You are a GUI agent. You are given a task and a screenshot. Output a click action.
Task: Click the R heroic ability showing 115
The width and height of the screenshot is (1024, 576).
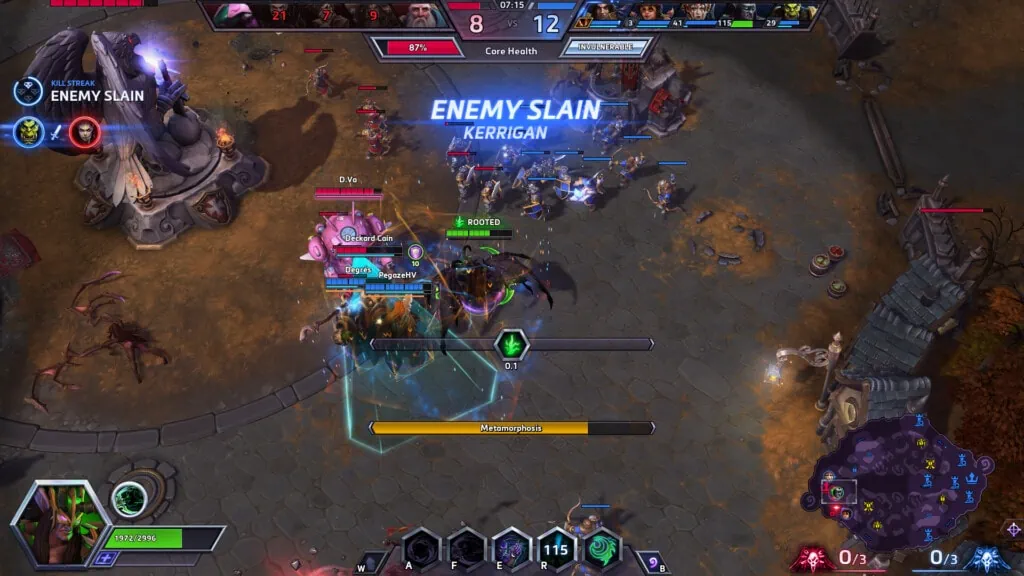tap(556, 550)
